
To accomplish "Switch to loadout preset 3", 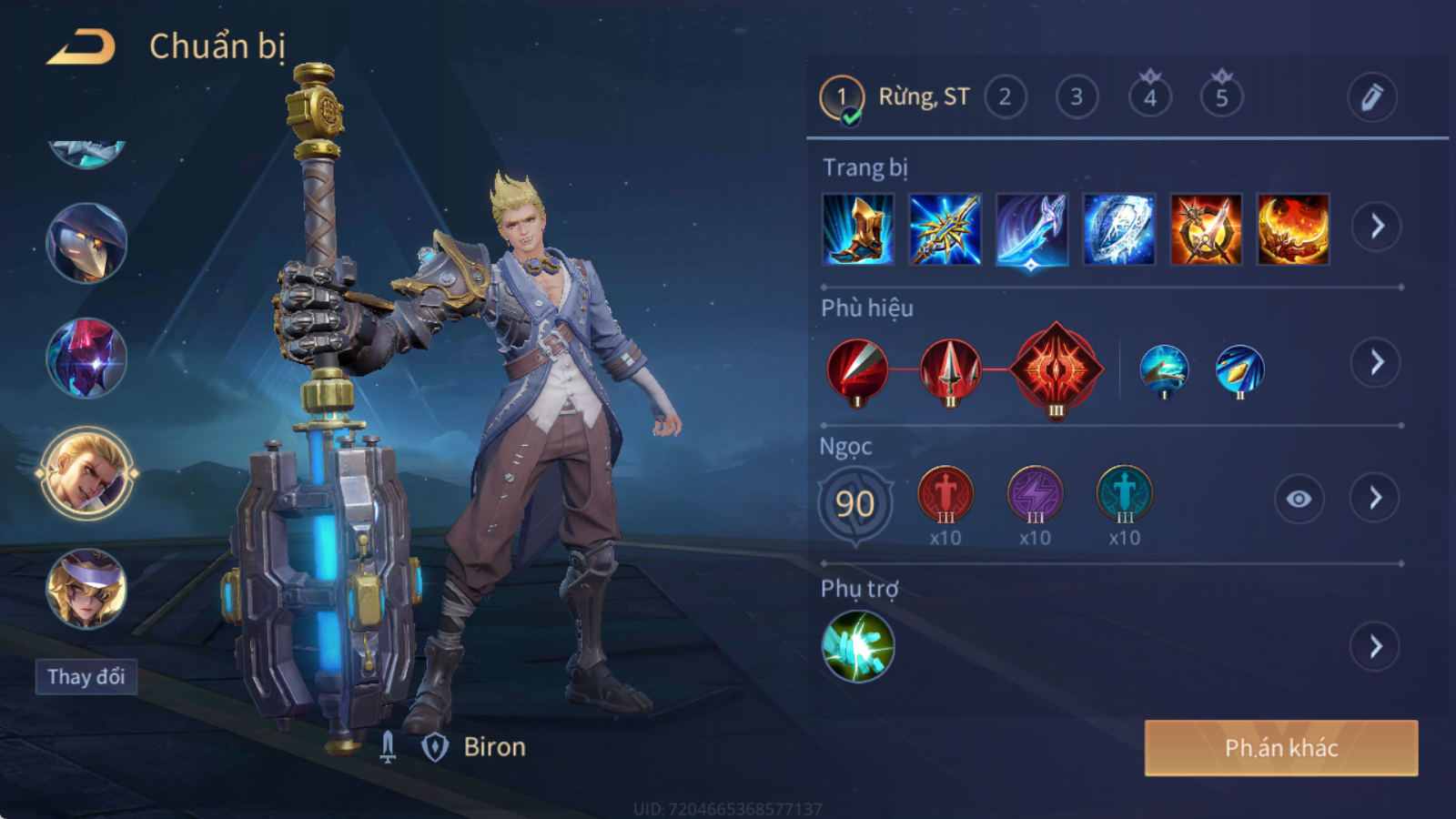I will [x=1077, y=97].
